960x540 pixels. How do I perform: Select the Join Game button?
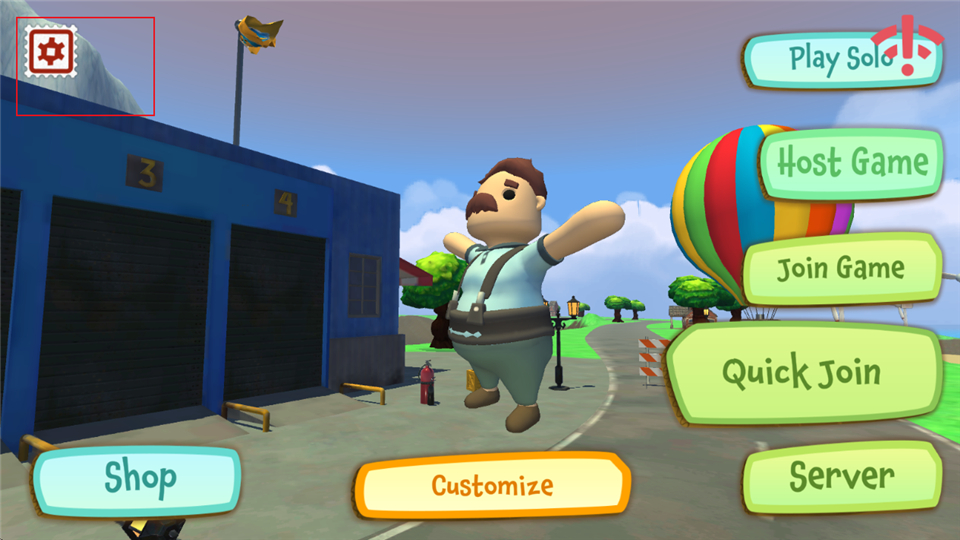841,268
